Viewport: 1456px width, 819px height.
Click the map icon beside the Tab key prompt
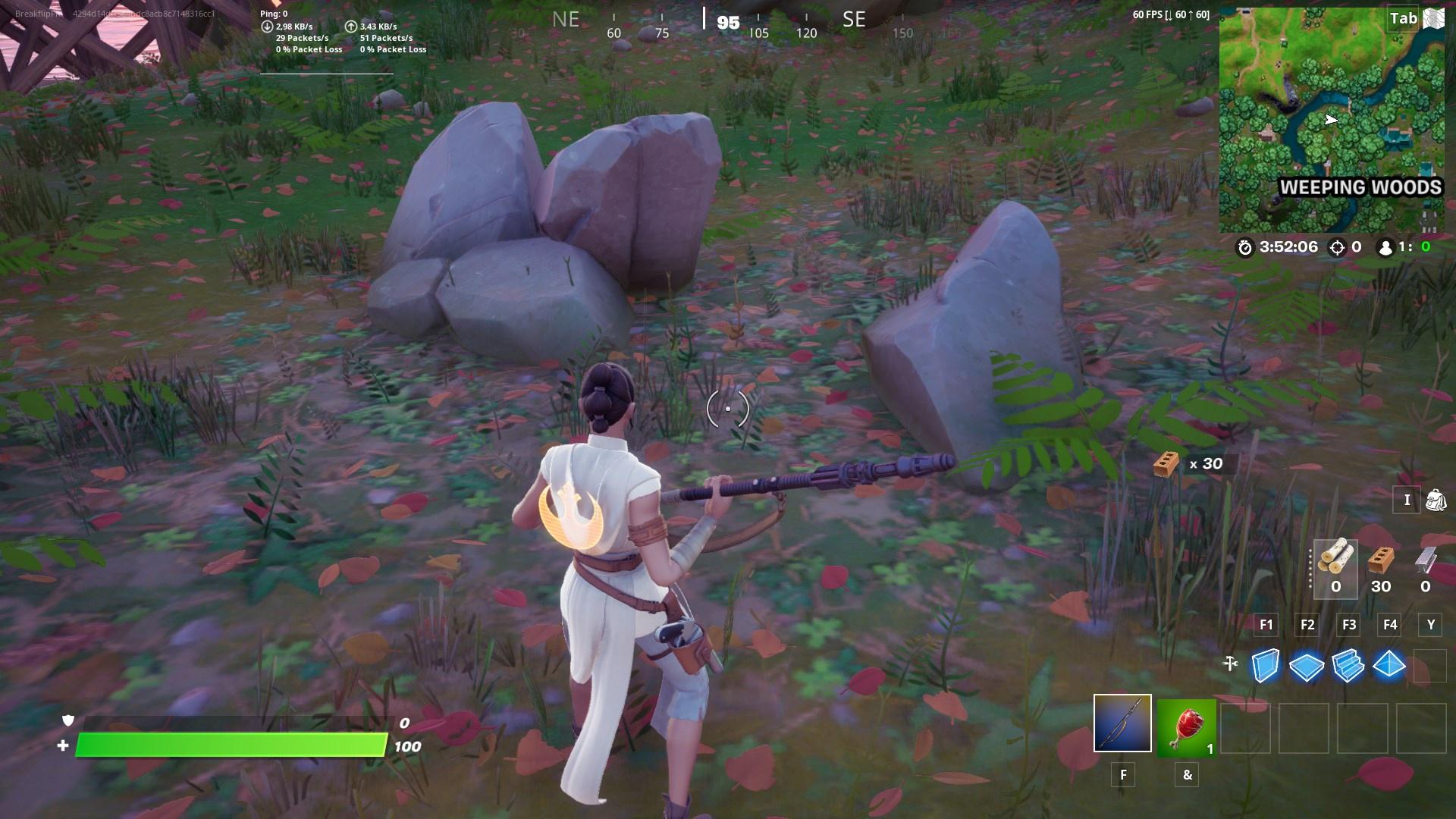[x=1433, y=18]
